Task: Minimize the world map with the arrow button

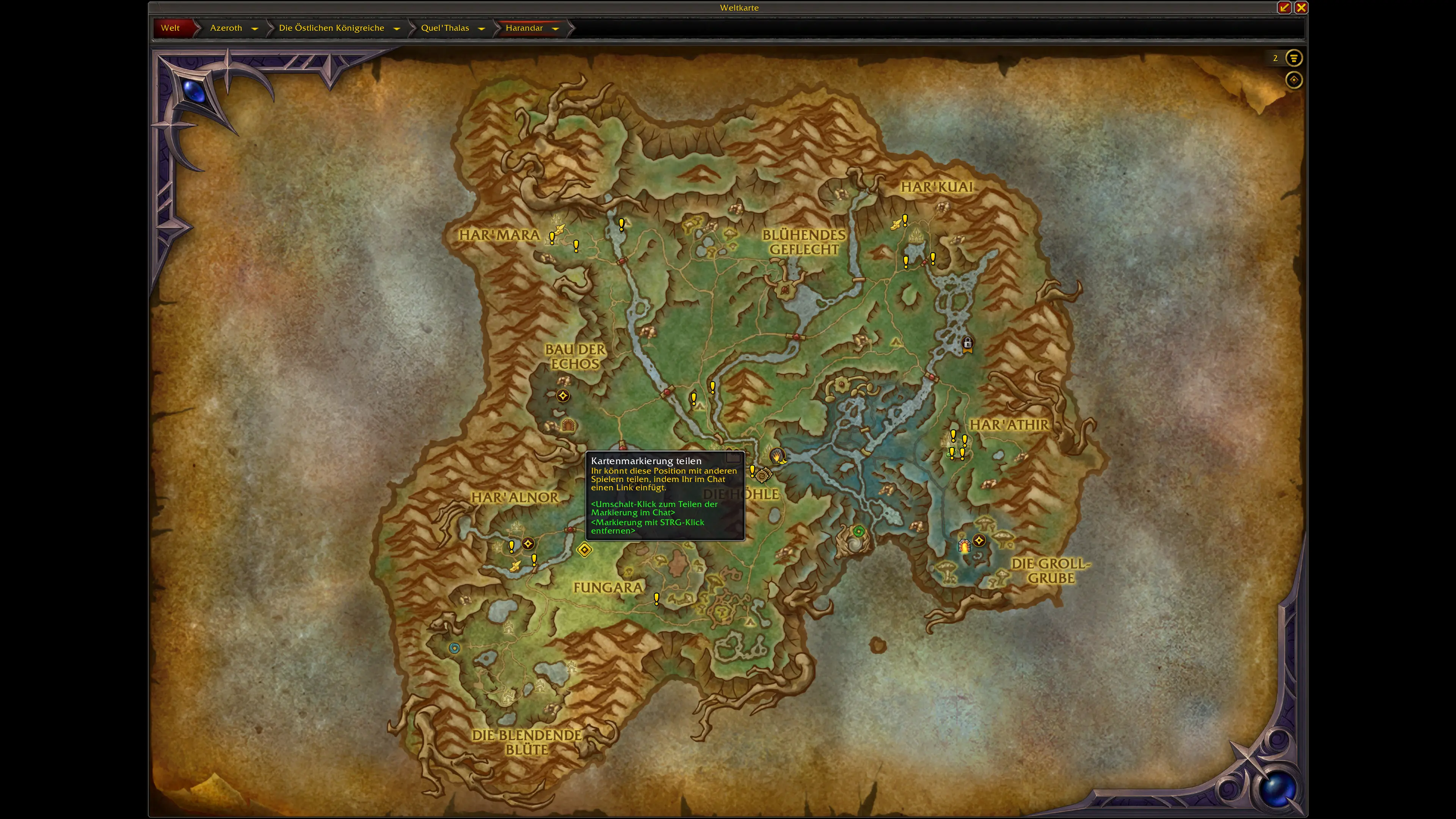Action: tap(1283, 7)
